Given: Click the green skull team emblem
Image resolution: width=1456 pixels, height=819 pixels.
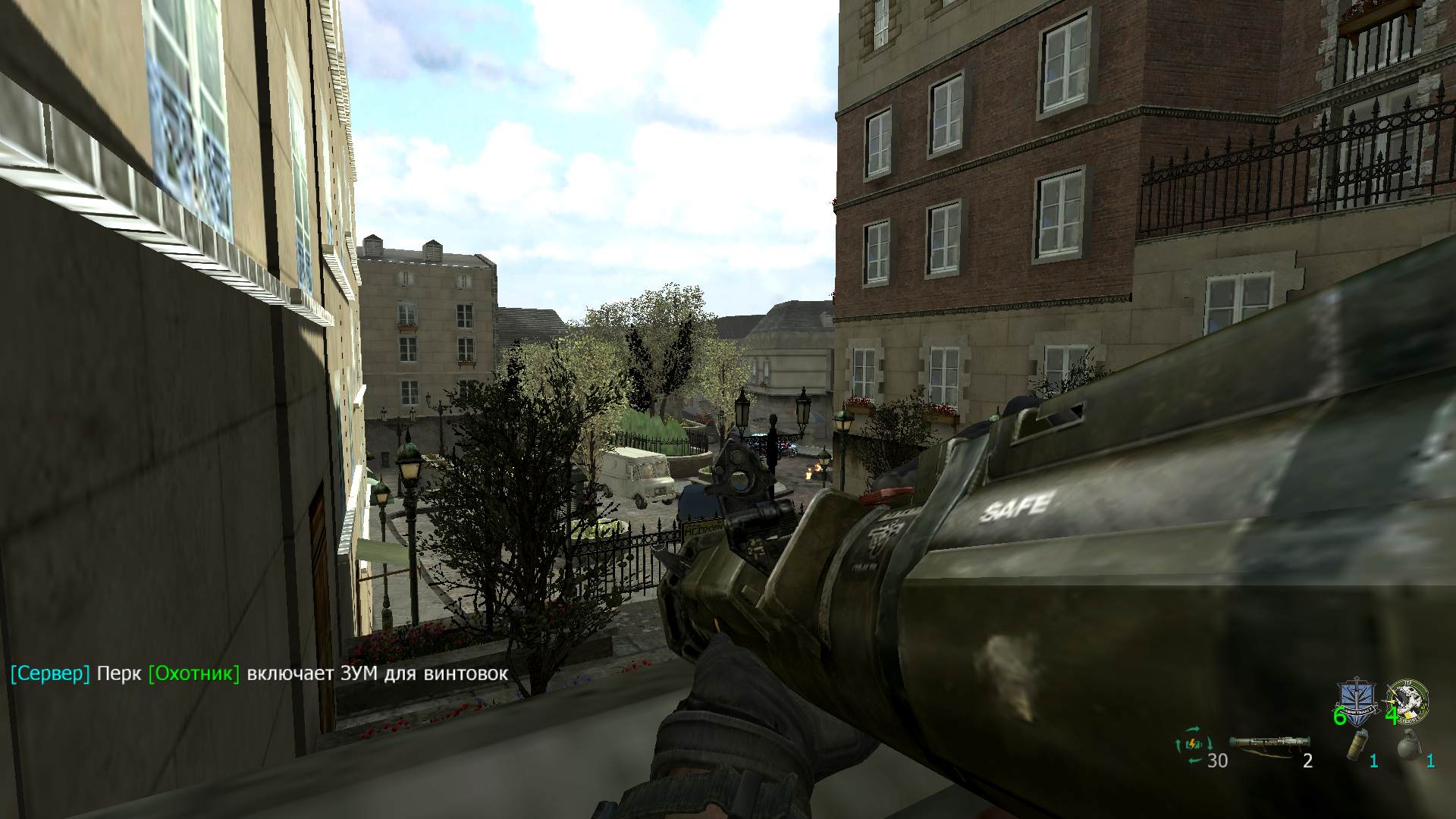Looking at the screenshot, I should [1408, 699].
